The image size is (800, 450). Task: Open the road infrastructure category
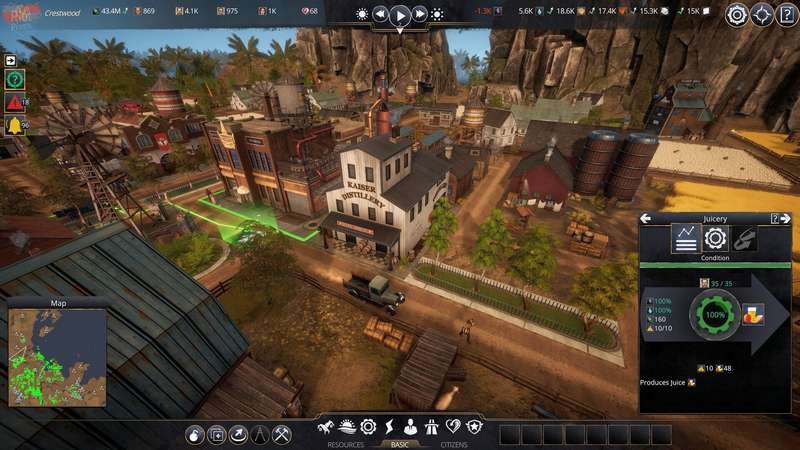click(x=433, y=427)
